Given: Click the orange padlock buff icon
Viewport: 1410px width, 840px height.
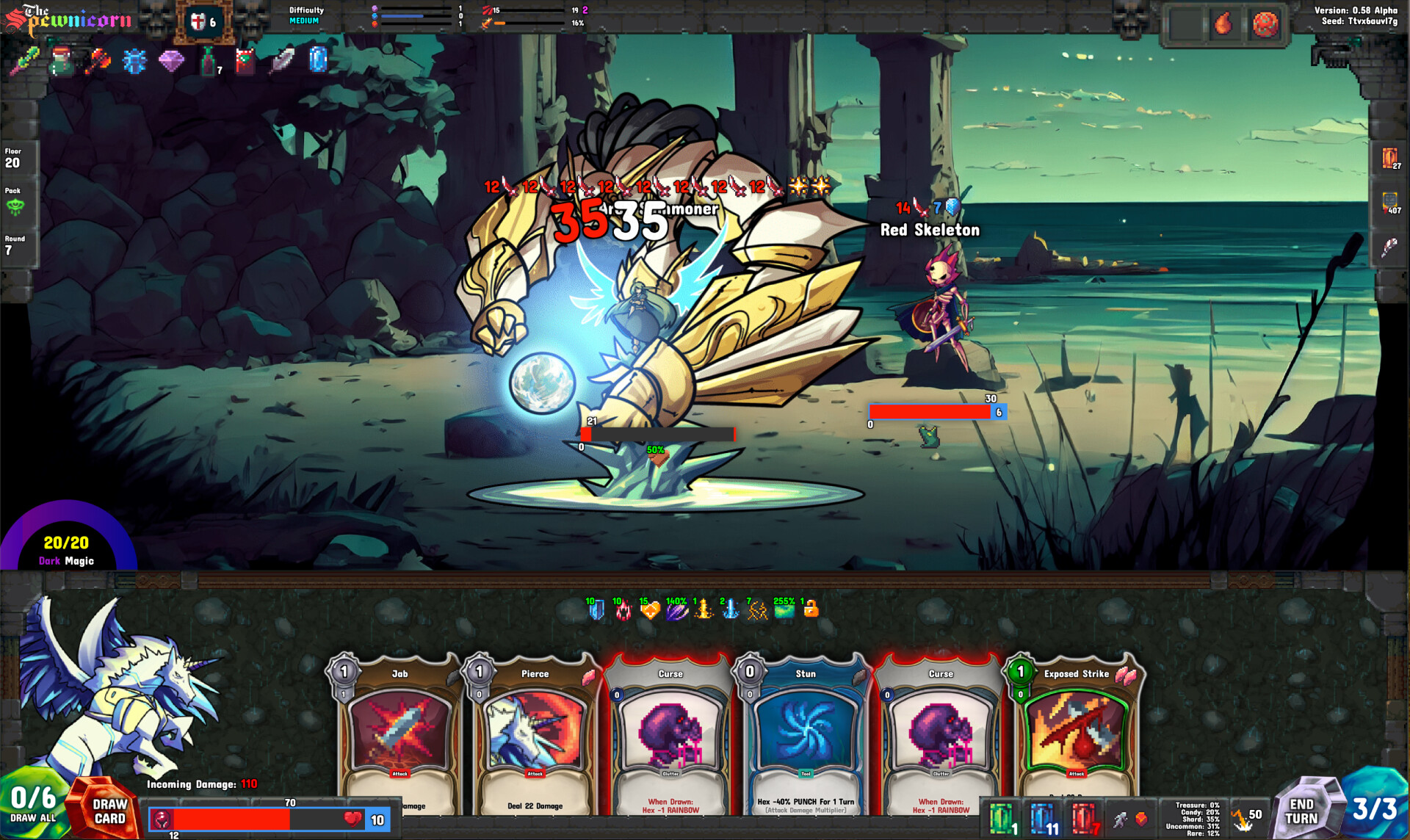Looking at the screenshot, I should (x=811, y=612).
